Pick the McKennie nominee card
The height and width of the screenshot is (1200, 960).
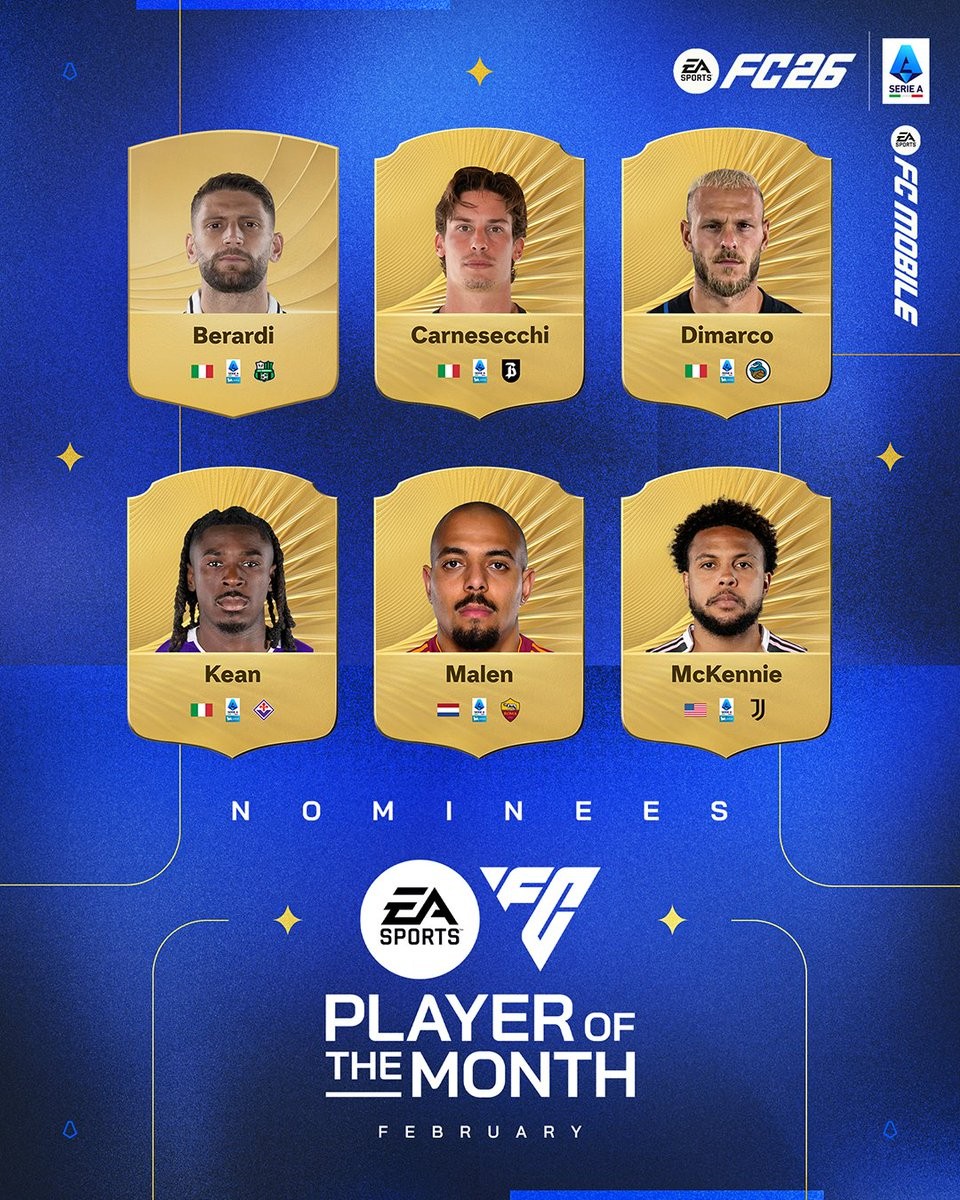point(726,610)
